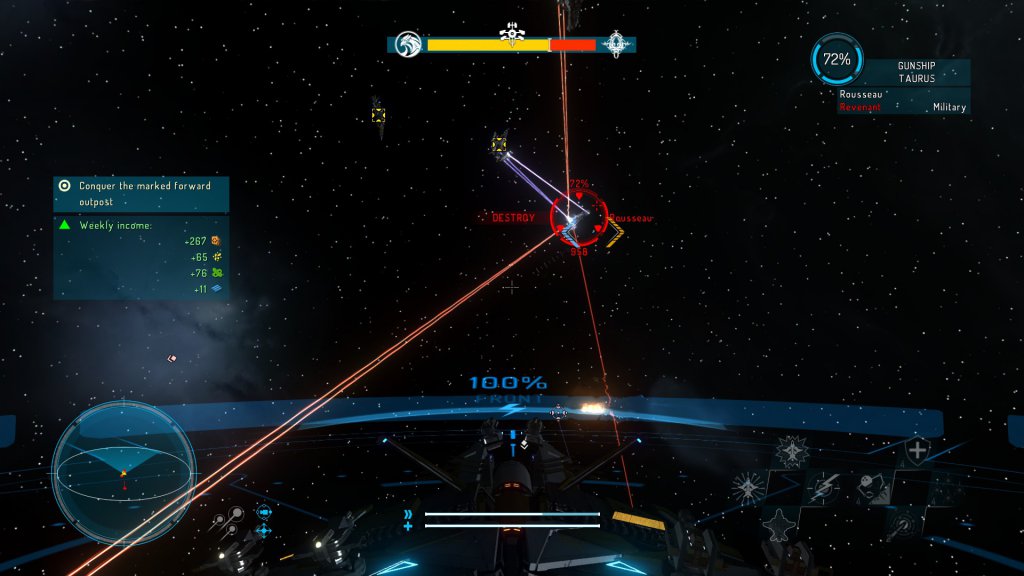Select the outpost conquest objective tracker
The width and height of the screenshot is (1024, 576).
click(140, 193)
